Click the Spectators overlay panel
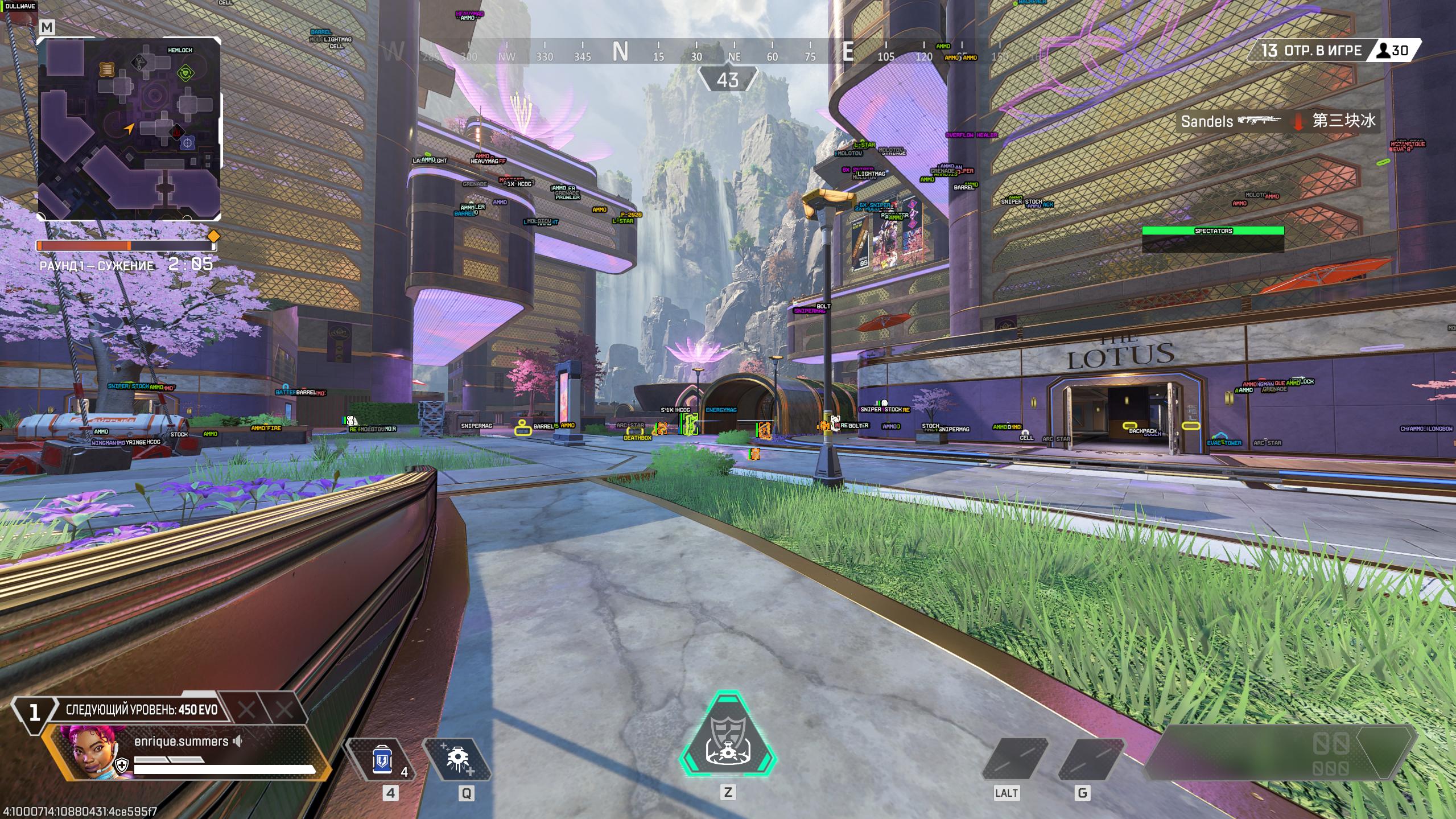The image size is (1456, 819). point(1212,238)
